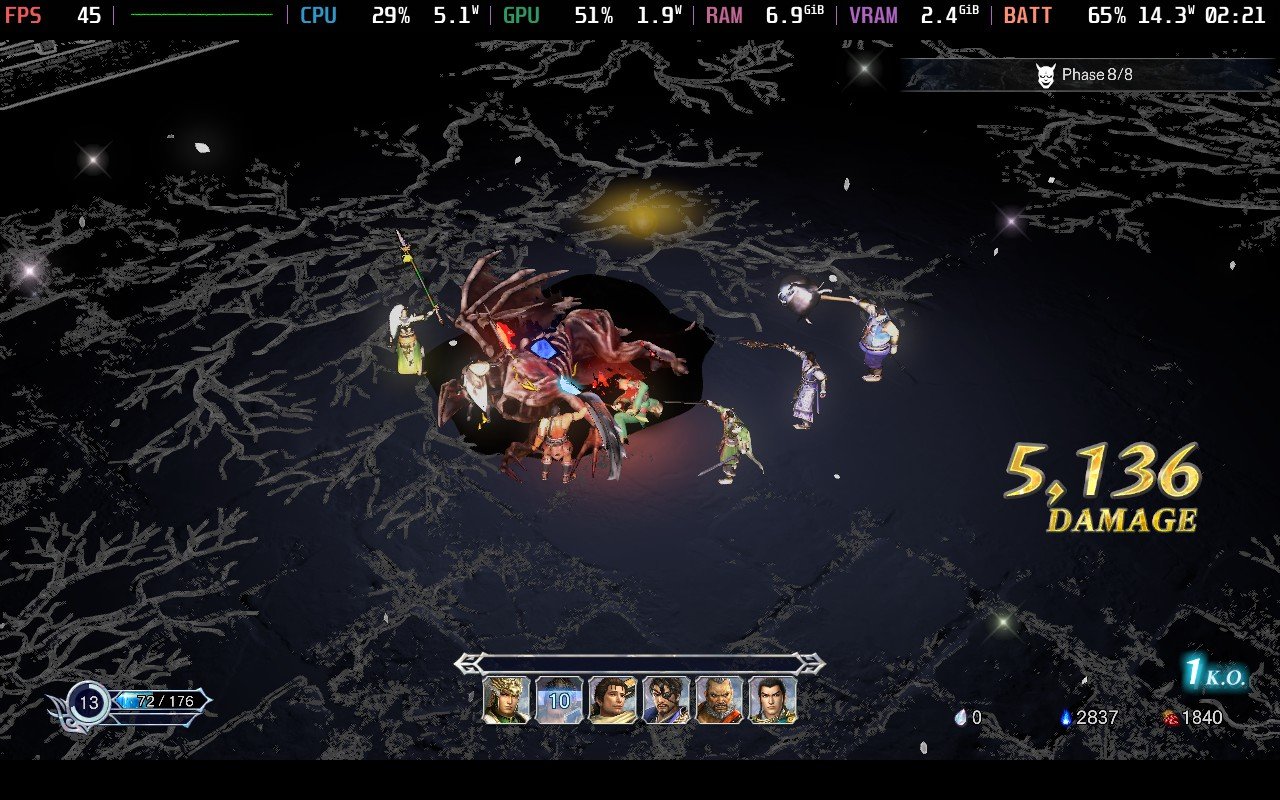
Task: Click the demon skull Phase 8/8 icon
Action: pos(1046,73)
